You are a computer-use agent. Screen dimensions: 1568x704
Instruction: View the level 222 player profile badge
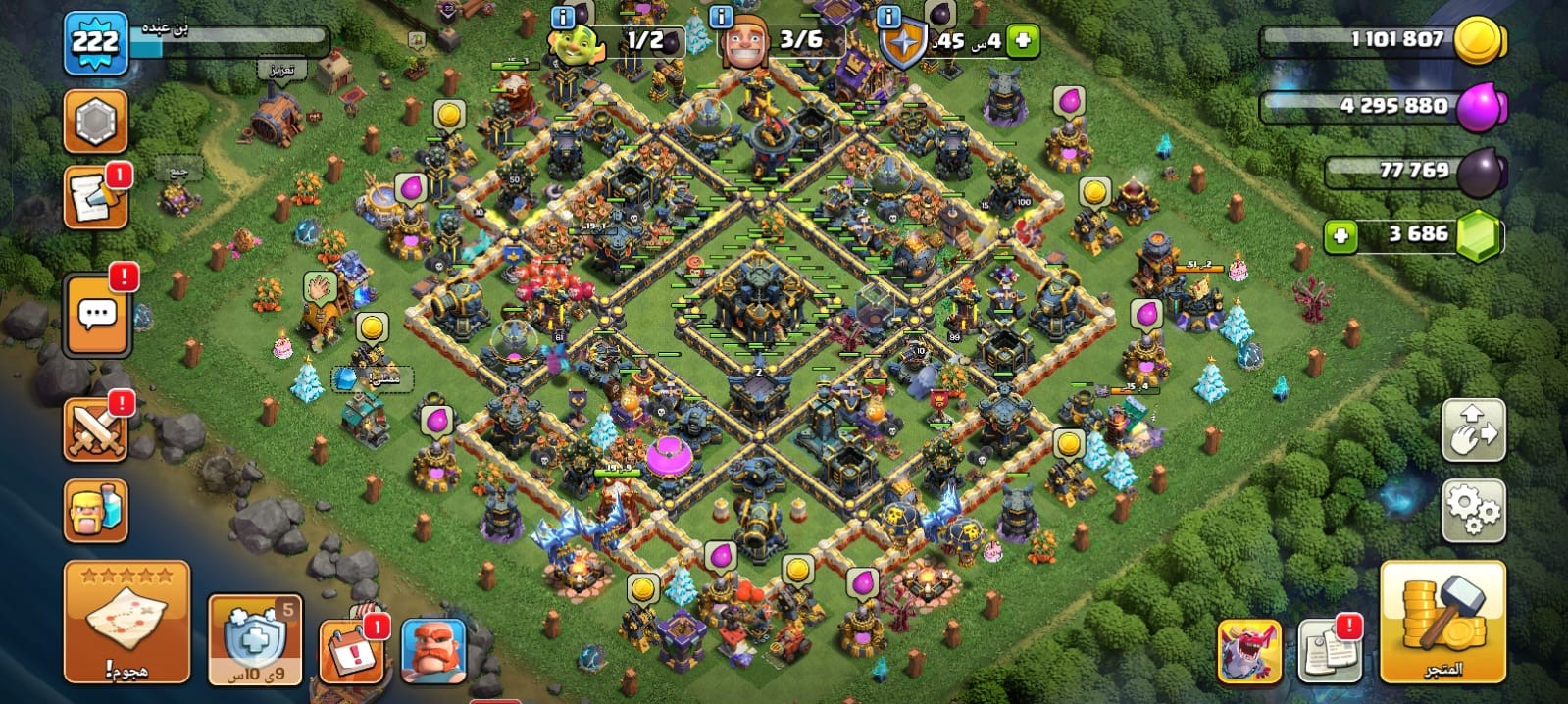95,42
